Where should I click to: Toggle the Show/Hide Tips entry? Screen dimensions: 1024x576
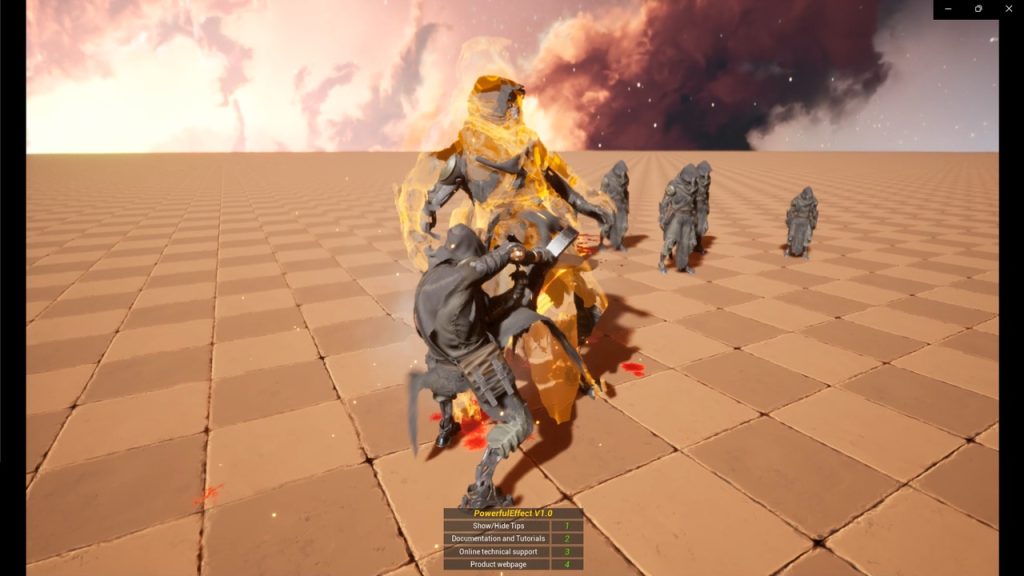pyautogui.click(x=497, y=525)
